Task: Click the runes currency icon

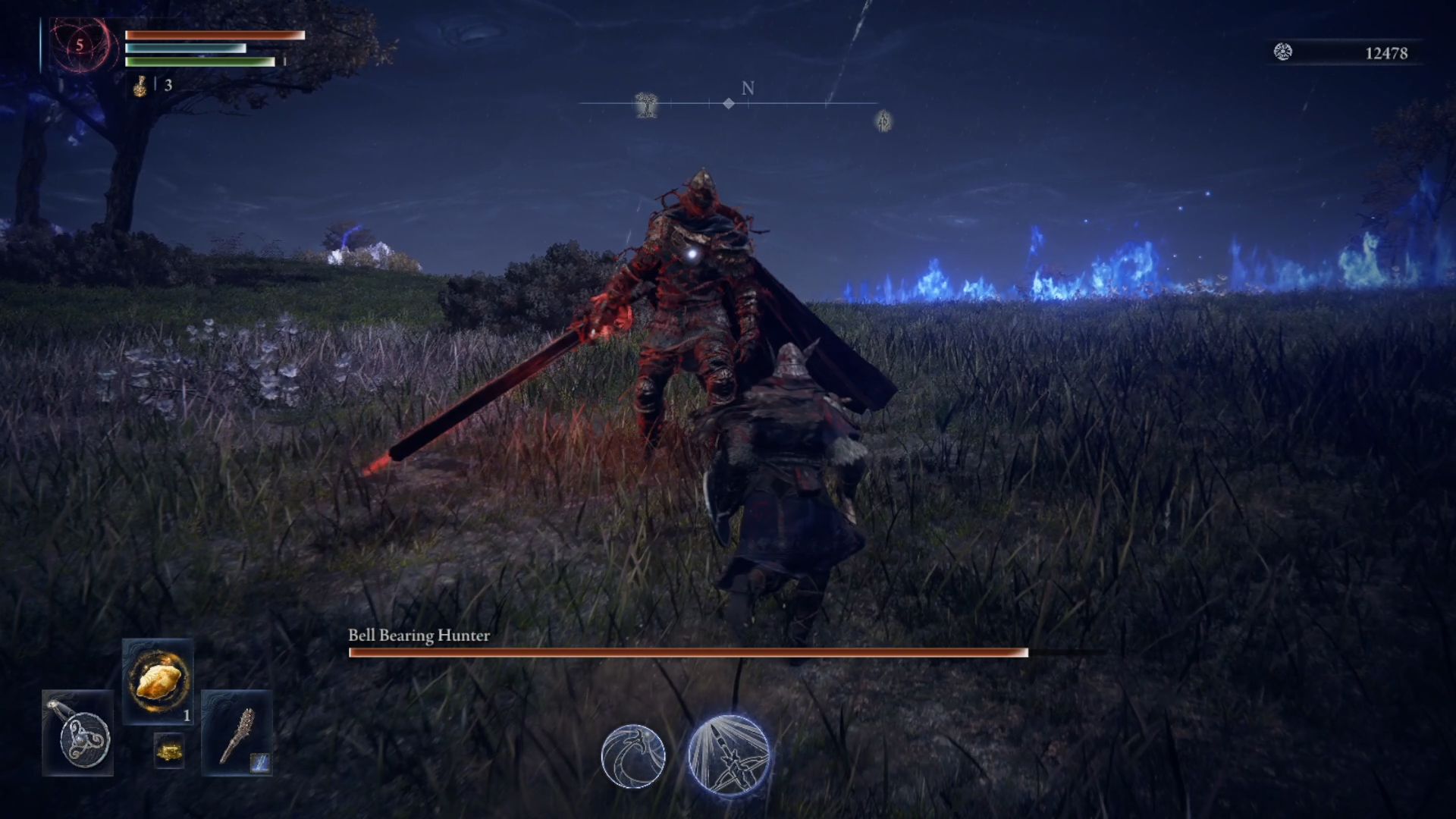Action: click(1282, 52)
